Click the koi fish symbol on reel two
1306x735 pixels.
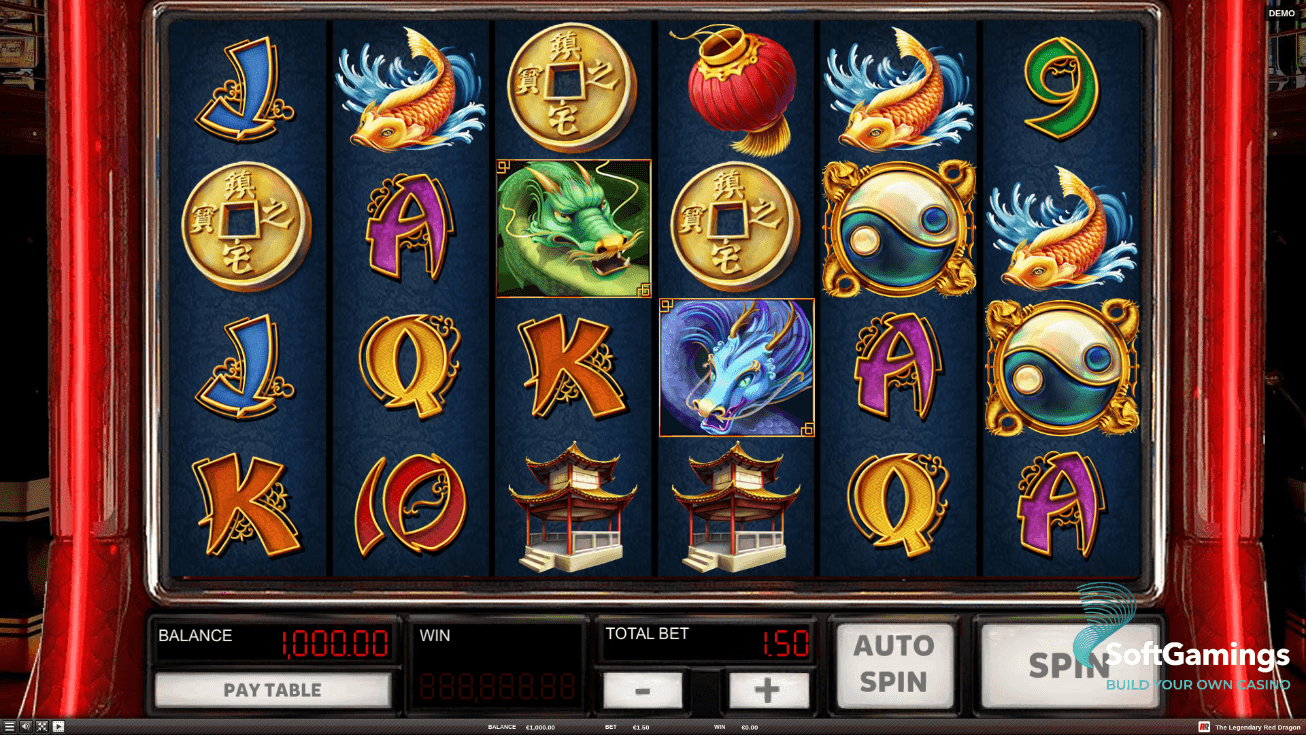click(410, 90)
